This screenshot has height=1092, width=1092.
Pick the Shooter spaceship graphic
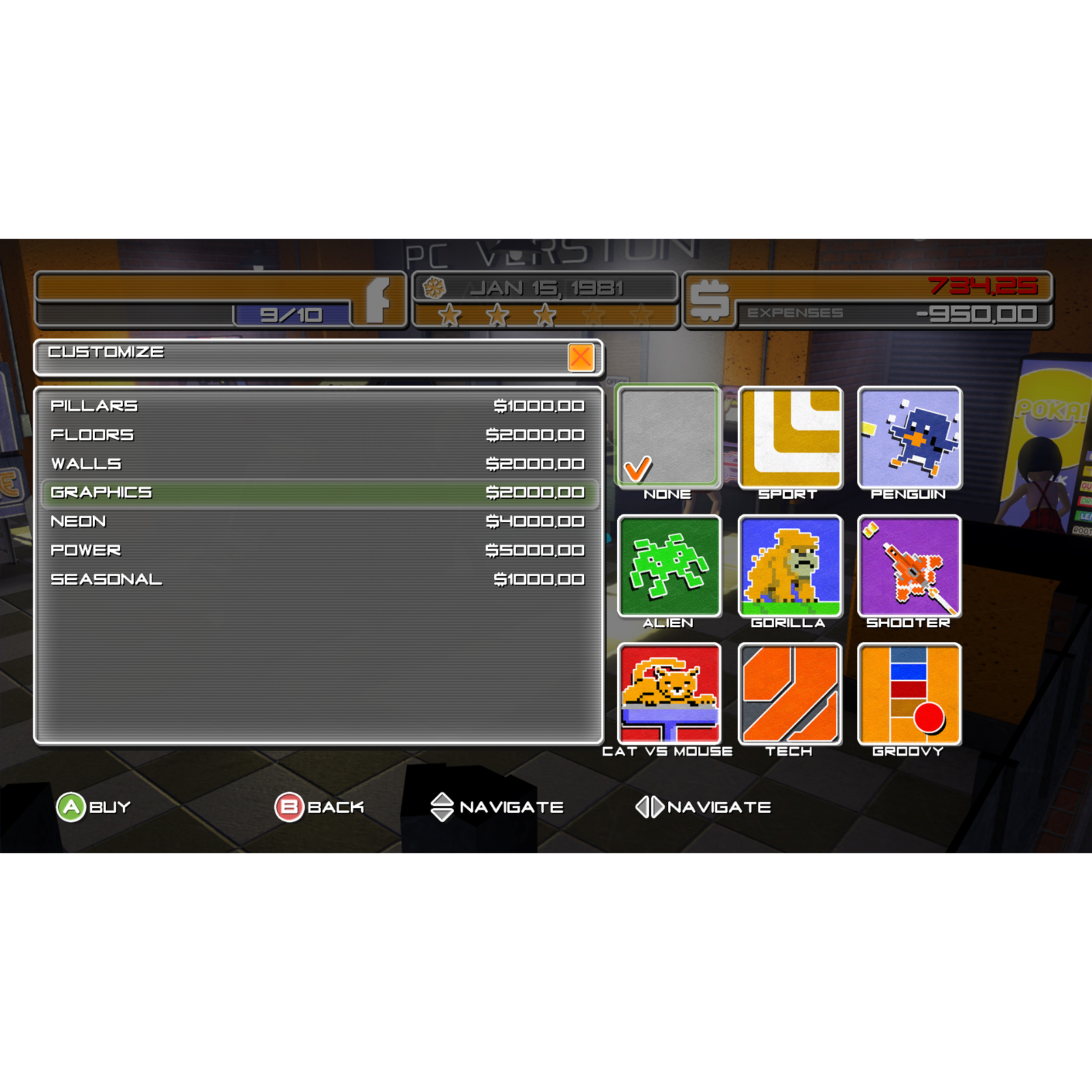coord(910,566)
